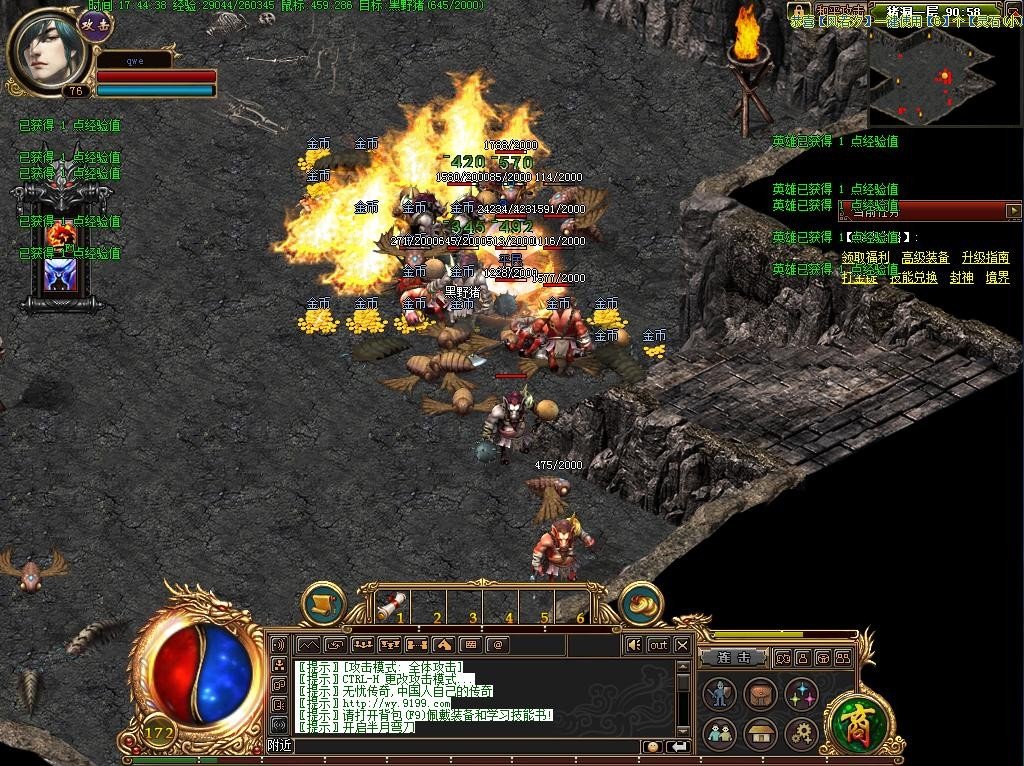Open the 领取福利 link
This screenshot has height=766, width=1024.
pos(865,258)
